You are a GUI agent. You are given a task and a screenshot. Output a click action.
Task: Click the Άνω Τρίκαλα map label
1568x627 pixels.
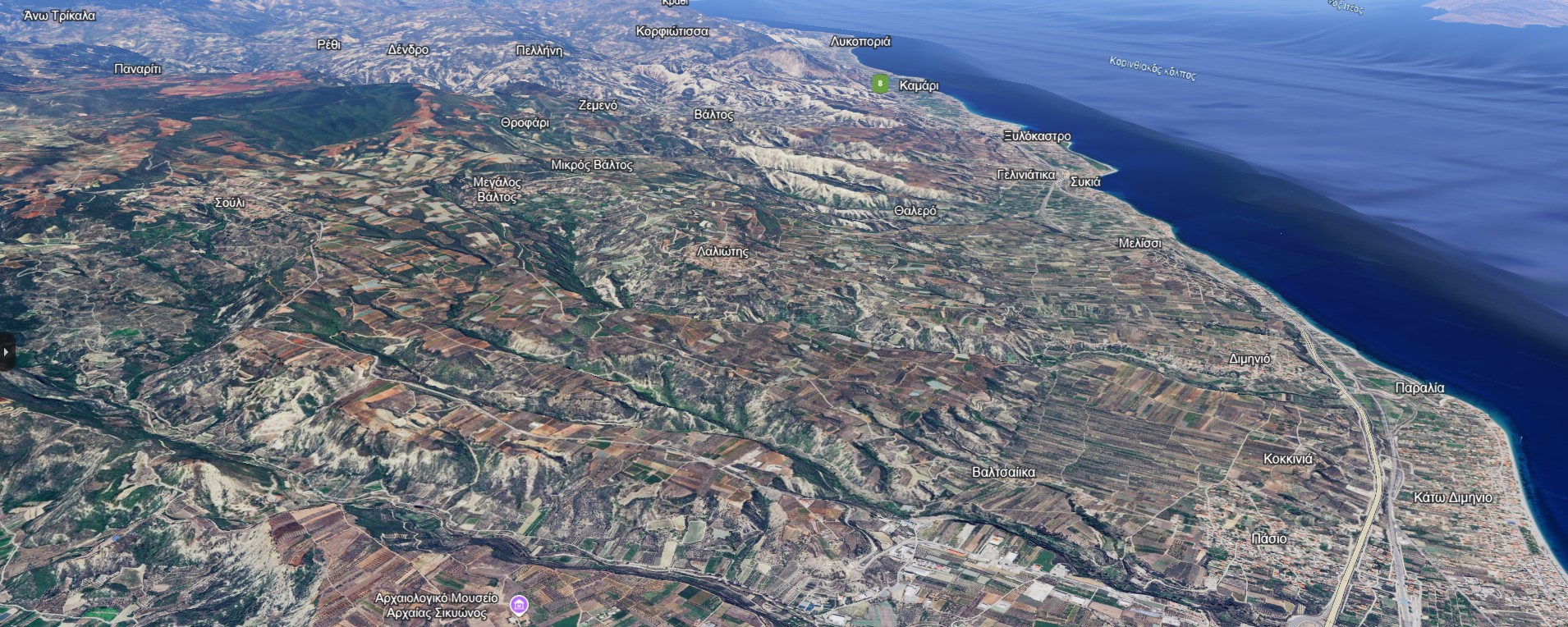click(x=59, y=16)
